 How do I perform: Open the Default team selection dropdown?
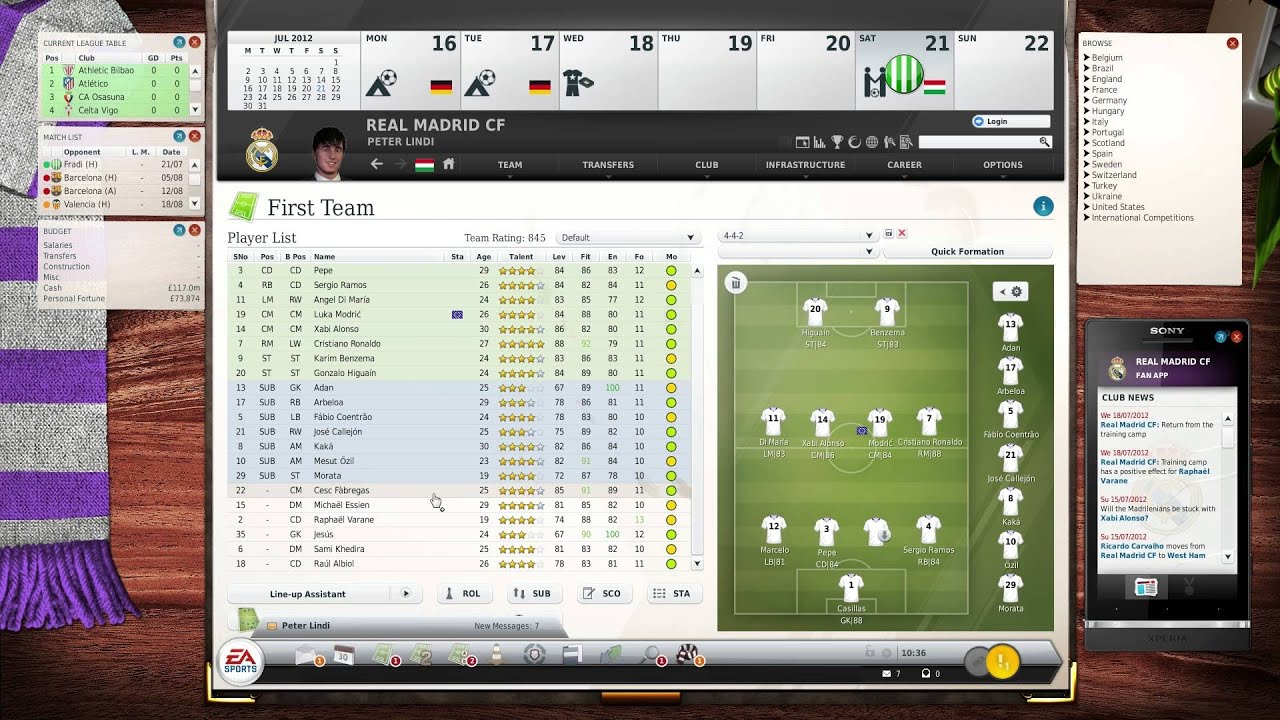point(627,237)
